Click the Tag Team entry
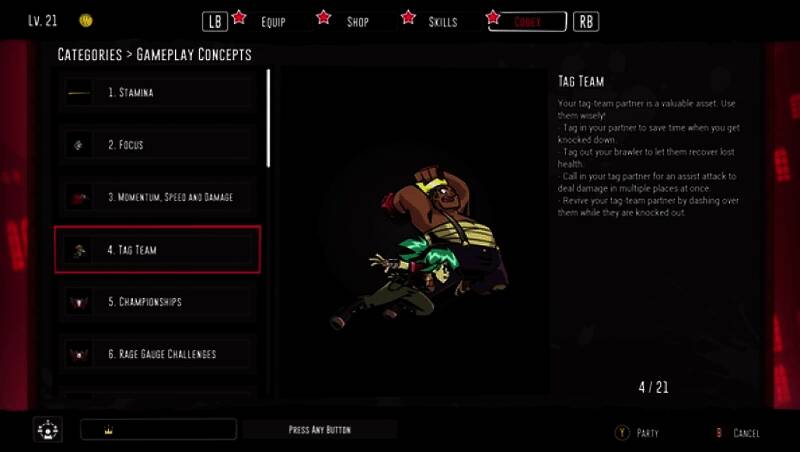800x452 pixels. pyautogui.click(x=158, y=249)
